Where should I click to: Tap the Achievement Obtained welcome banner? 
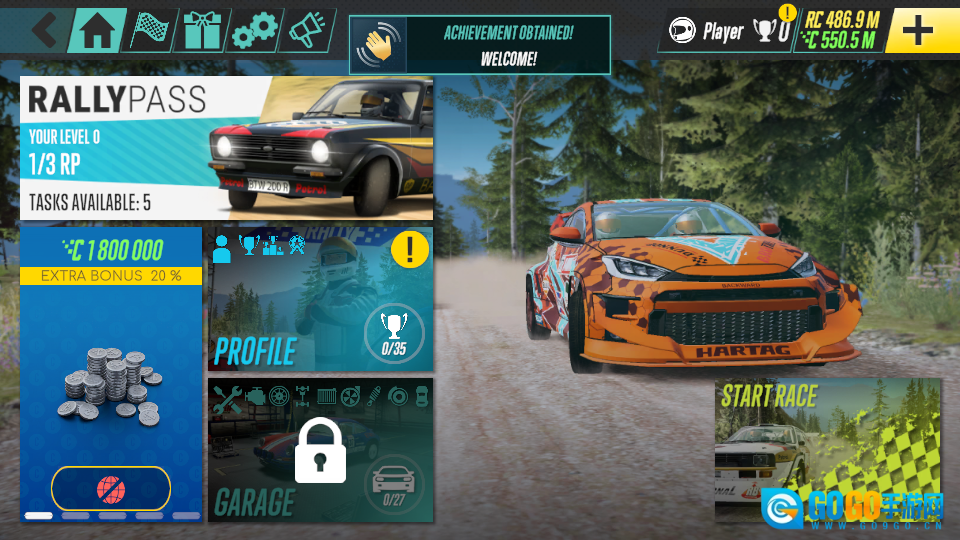point(479,45)
